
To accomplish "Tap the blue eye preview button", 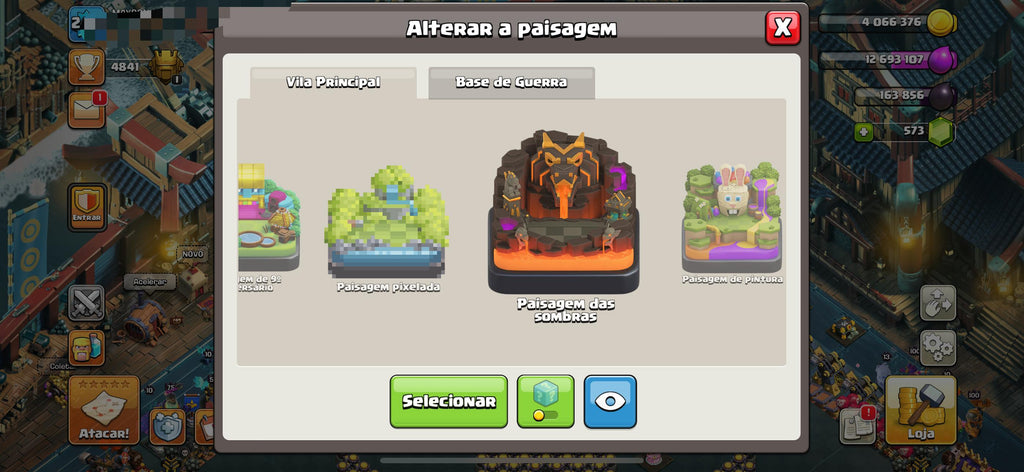I will (610, 401).
